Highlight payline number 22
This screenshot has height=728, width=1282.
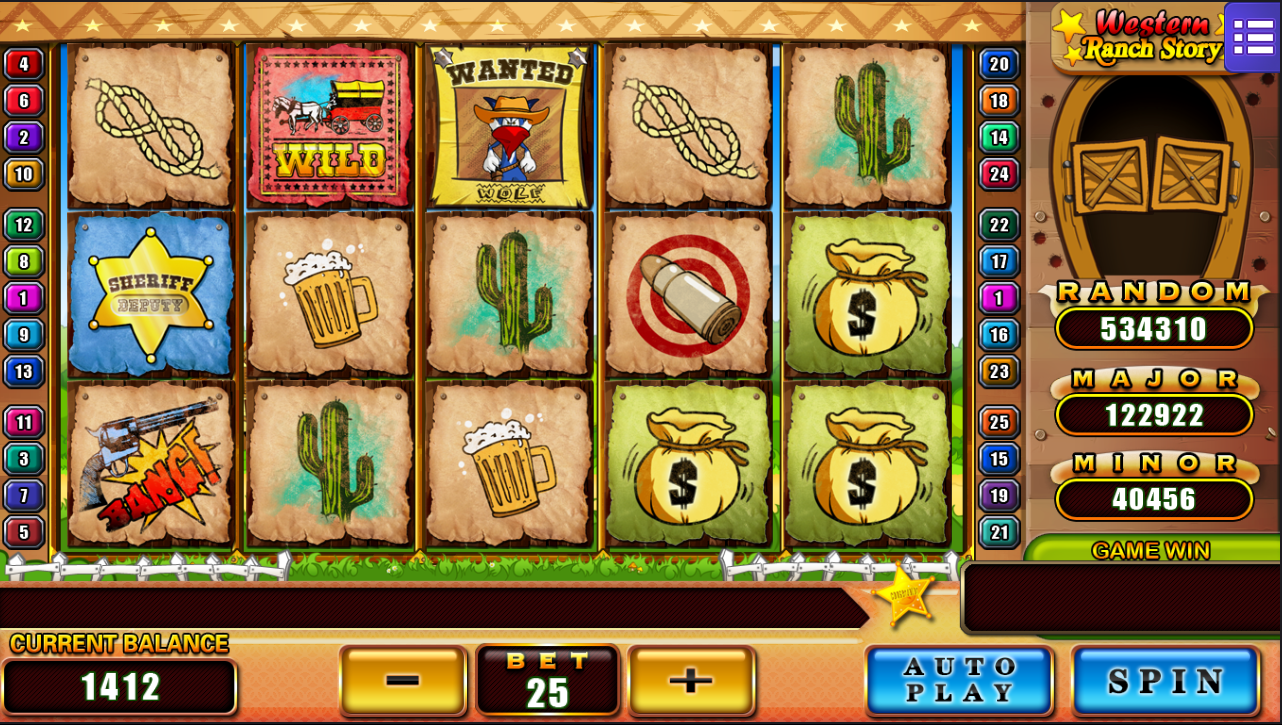(999, 225)
